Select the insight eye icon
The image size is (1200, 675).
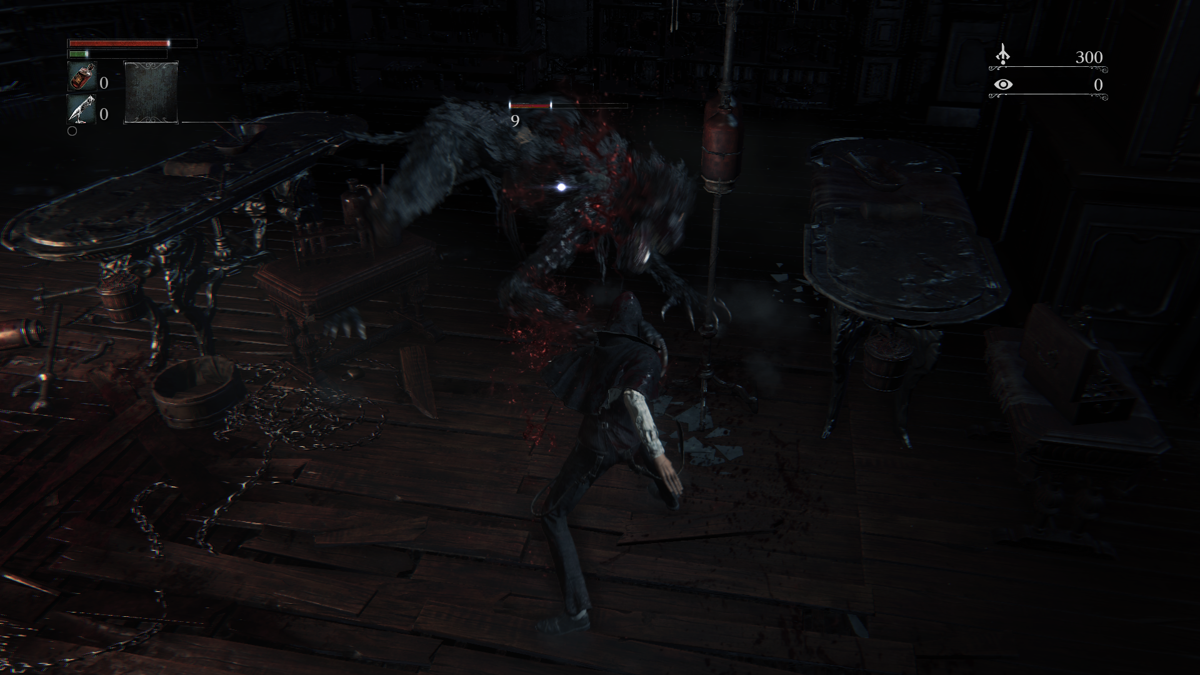tap(1003, 85)
